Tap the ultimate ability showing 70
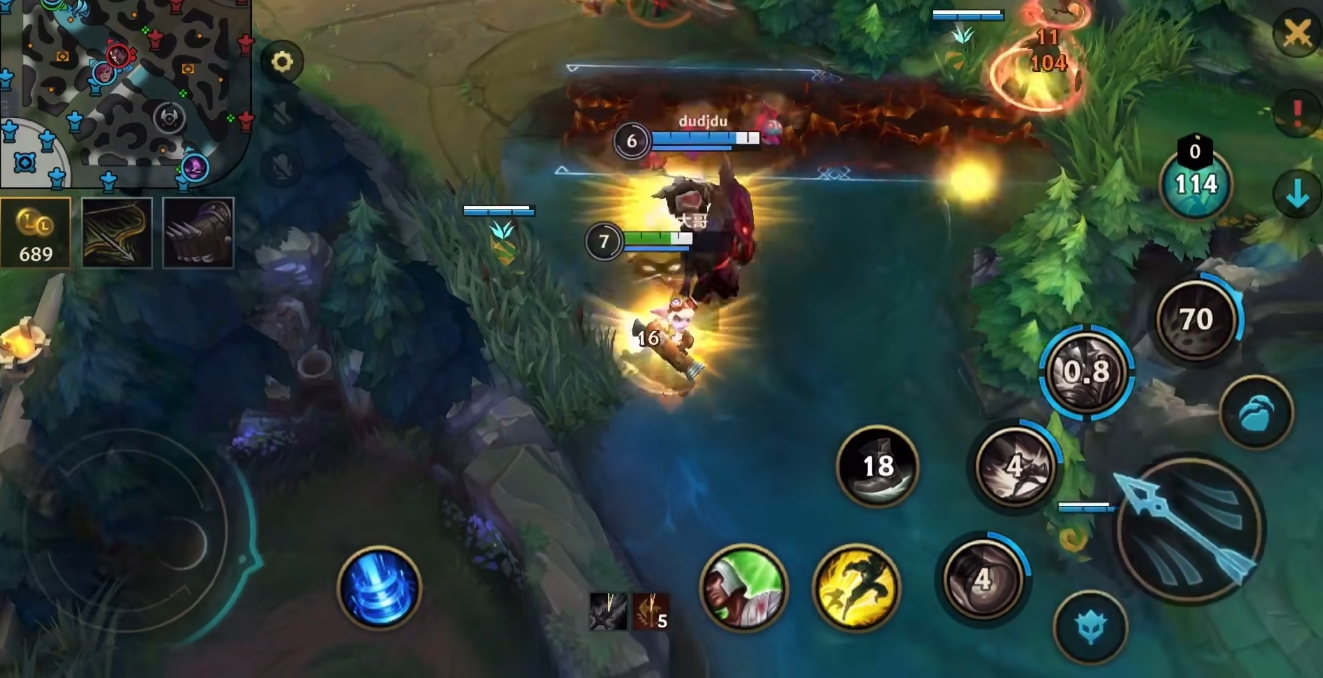This screenshot has height=678, width=1323. (x=1195, y=320)
